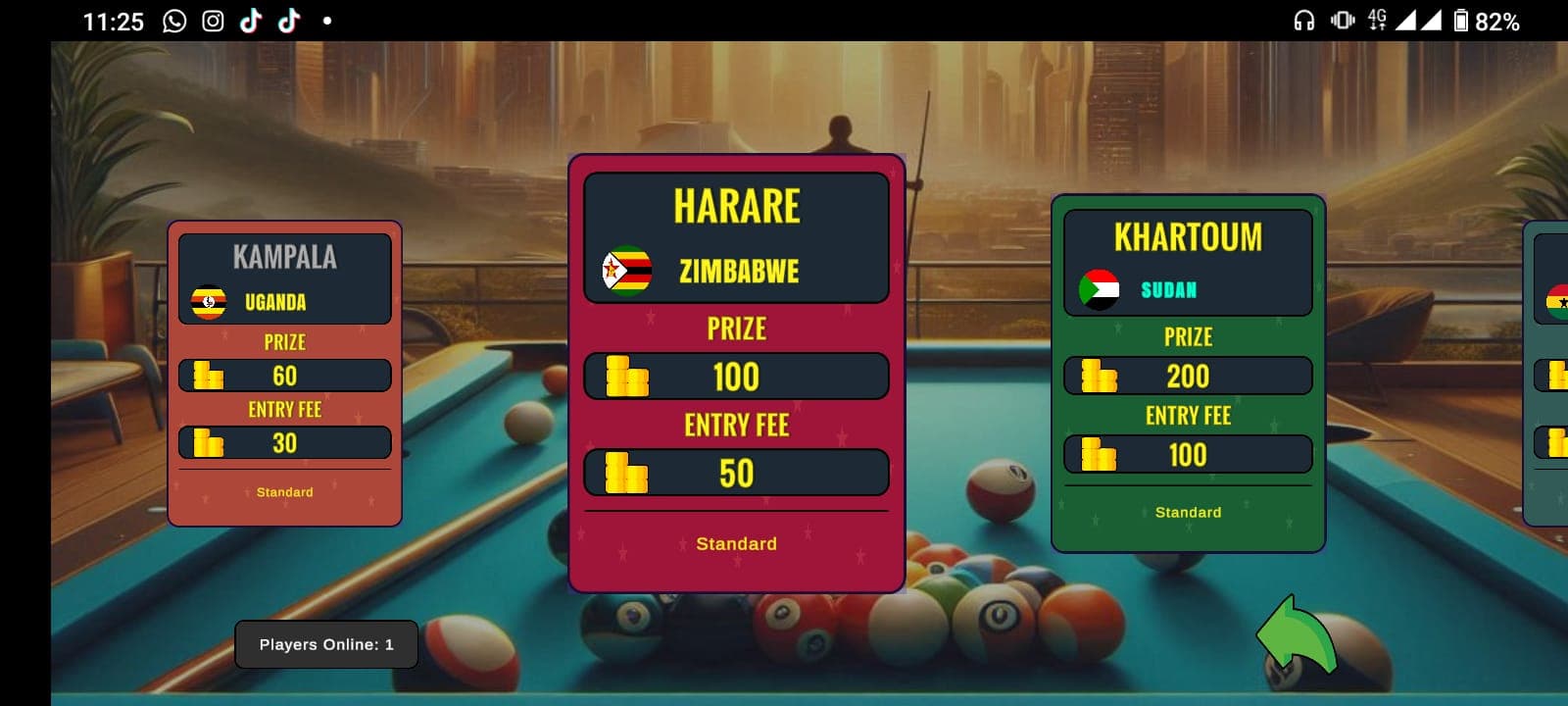Tap the Standard label on the Khartoum card
This screenshot has width=1568, height=706.
(1187, 512)
